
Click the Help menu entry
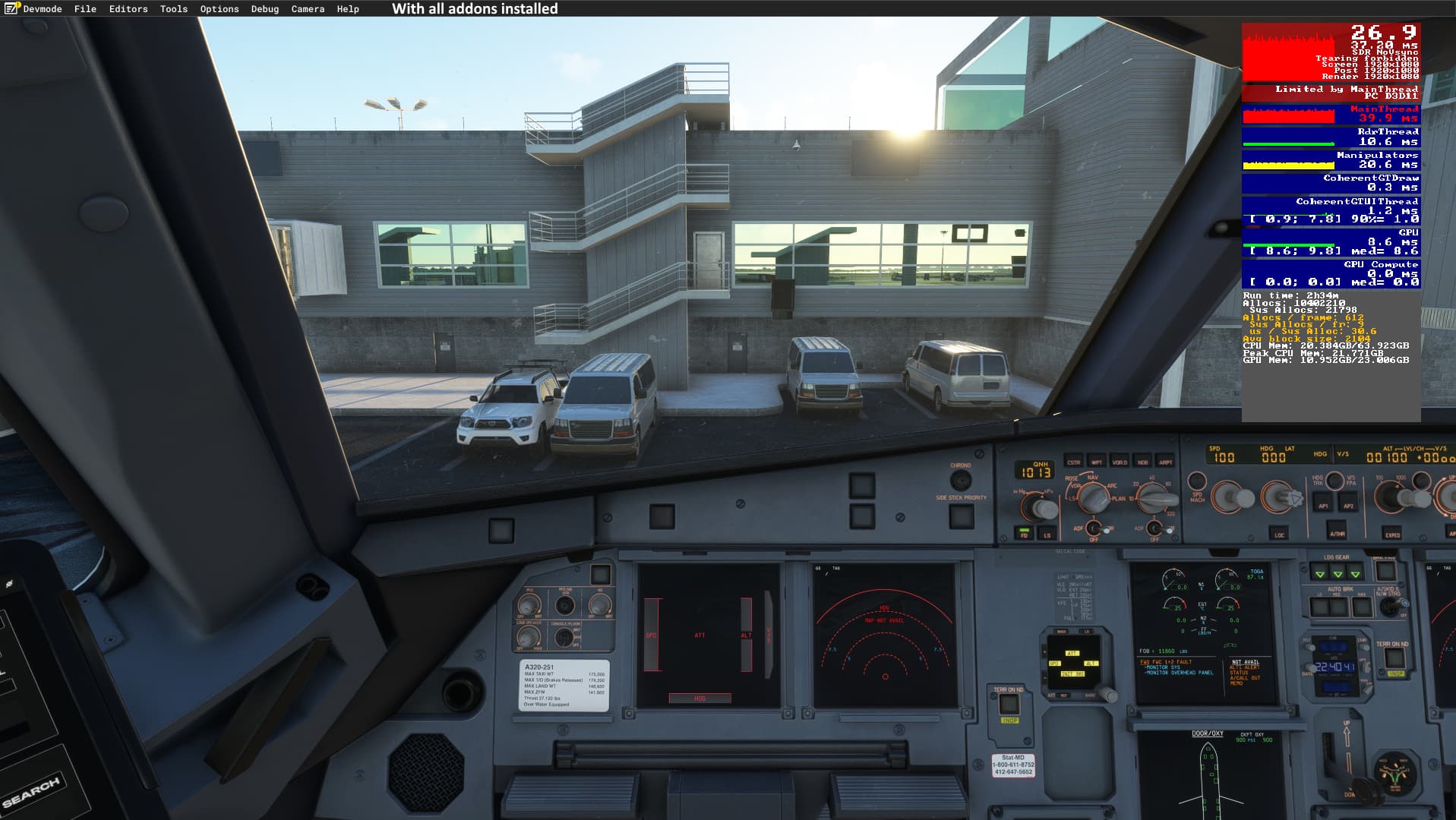point(348,9)
